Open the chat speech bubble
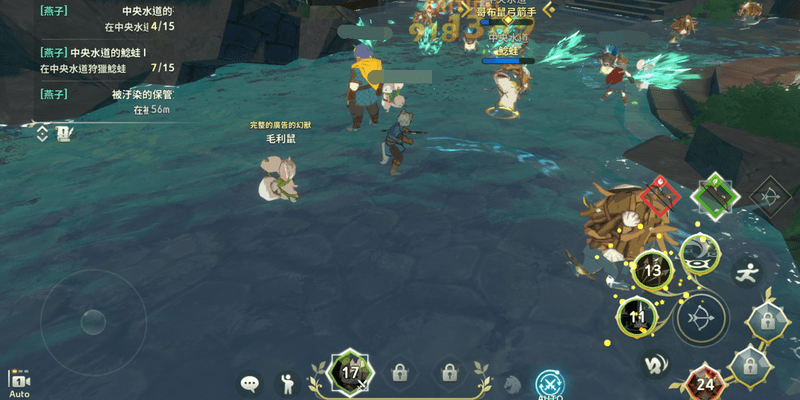 point(250,382)
